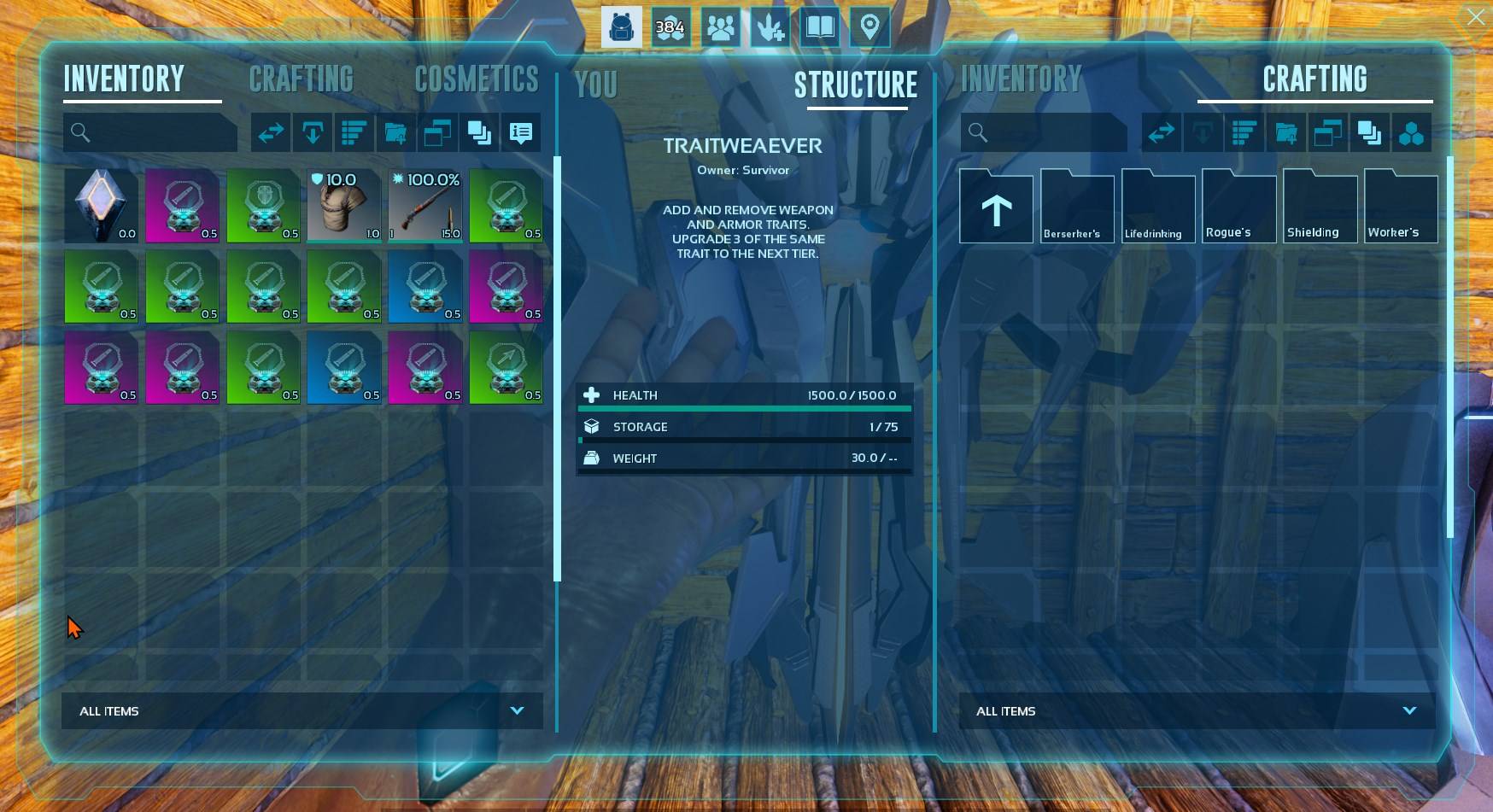Select the You tab
This screenshot has height=812, width=1493.
[595, 85]
